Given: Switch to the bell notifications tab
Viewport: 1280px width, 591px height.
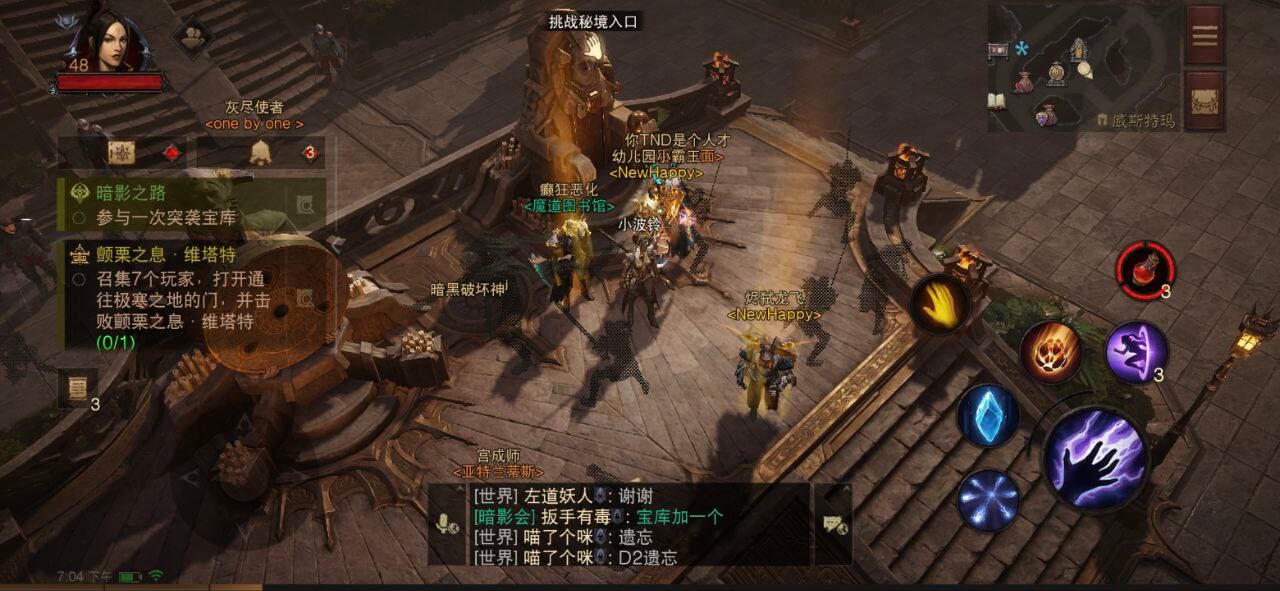Looking at the screenshot, I should (260, 153).
